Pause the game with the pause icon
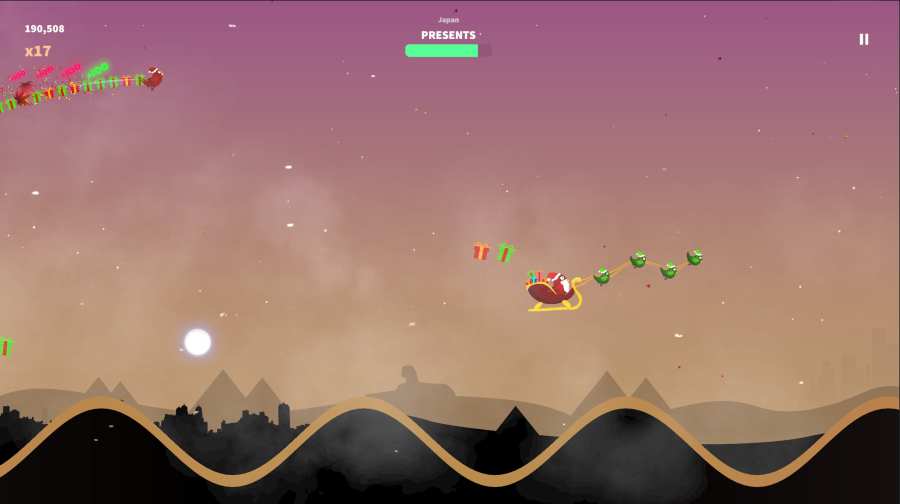The height and width of the screenshot is (504, 900). [x=864, y=39]
